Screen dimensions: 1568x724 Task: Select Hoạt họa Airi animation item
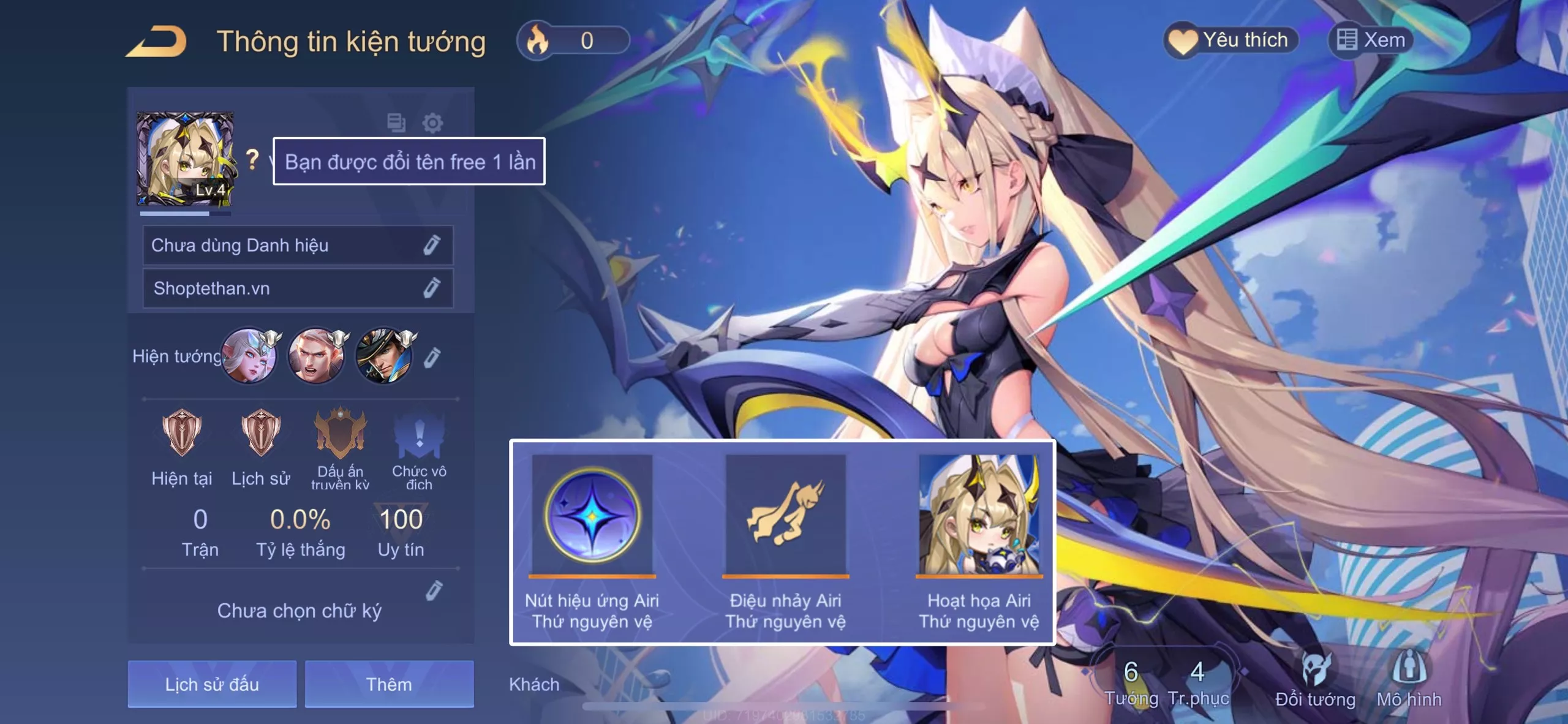[x=979, y=516]
